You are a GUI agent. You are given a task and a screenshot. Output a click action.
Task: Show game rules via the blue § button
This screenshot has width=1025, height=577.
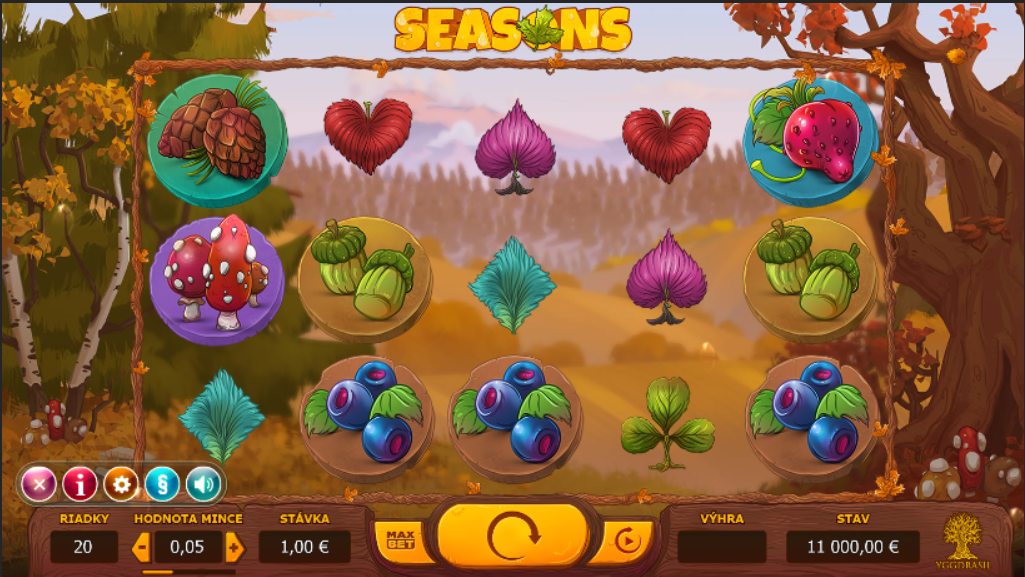click(x=162, y=485)
